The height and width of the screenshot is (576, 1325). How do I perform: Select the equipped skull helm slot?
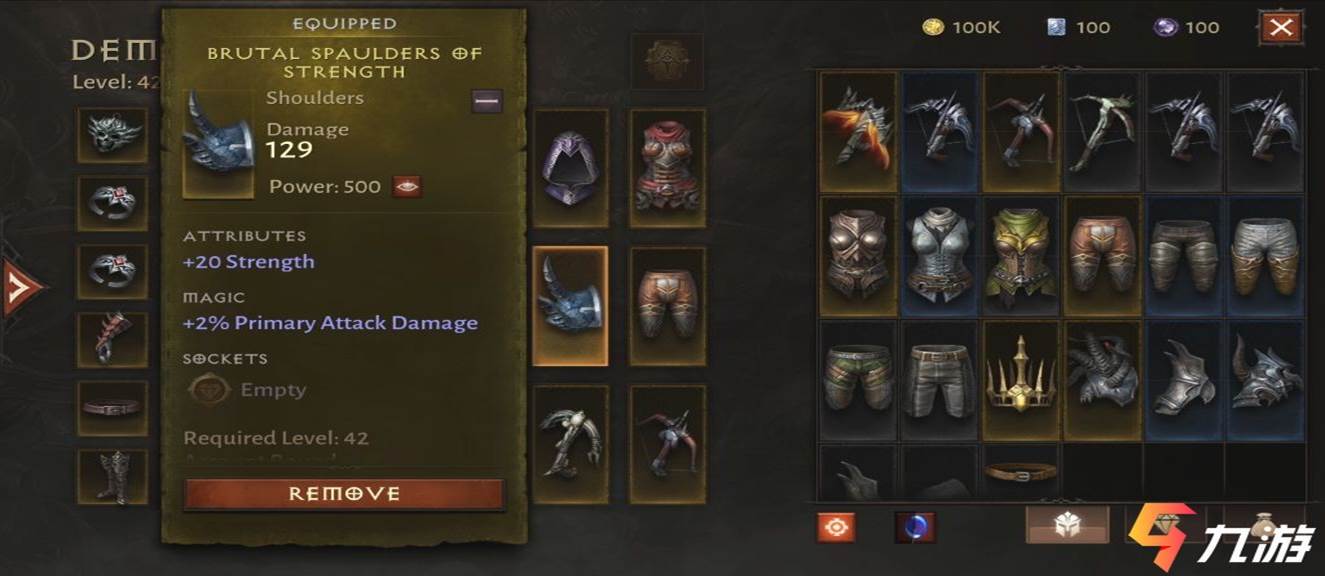[x=112, y=135]
